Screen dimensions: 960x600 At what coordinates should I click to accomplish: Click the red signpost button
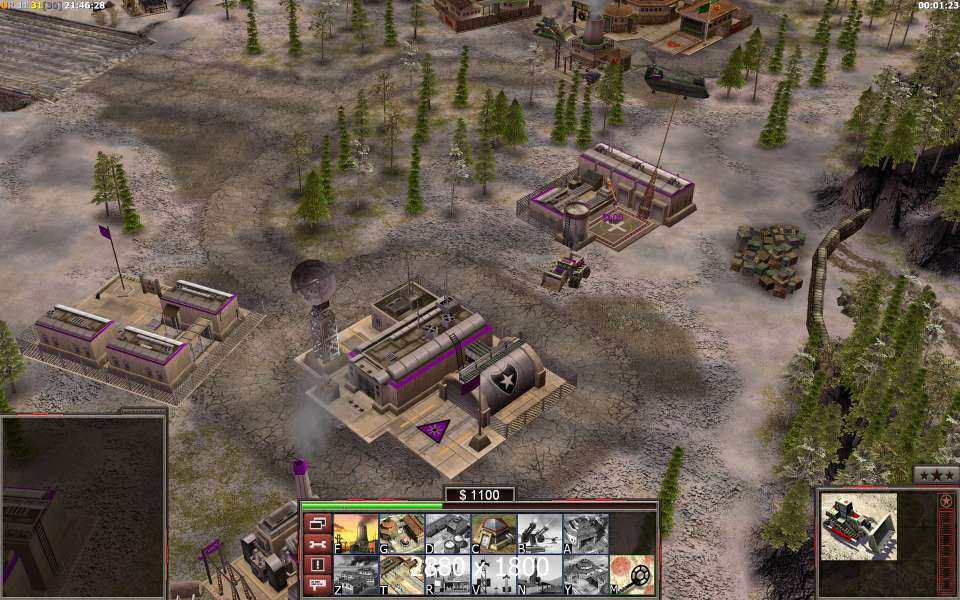pyautogui.click(x=317, y=585)
